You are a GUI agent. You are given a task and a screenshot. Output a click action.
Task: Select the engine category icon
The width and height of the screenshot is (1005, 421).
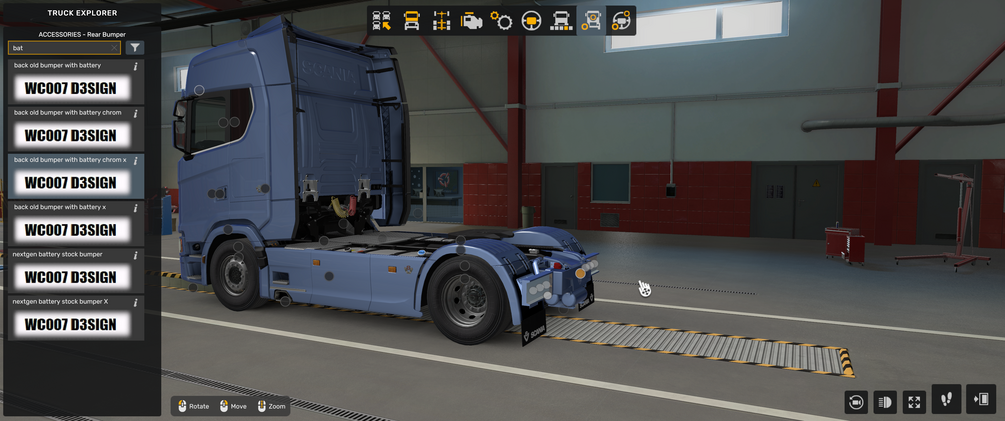[471, 20]
